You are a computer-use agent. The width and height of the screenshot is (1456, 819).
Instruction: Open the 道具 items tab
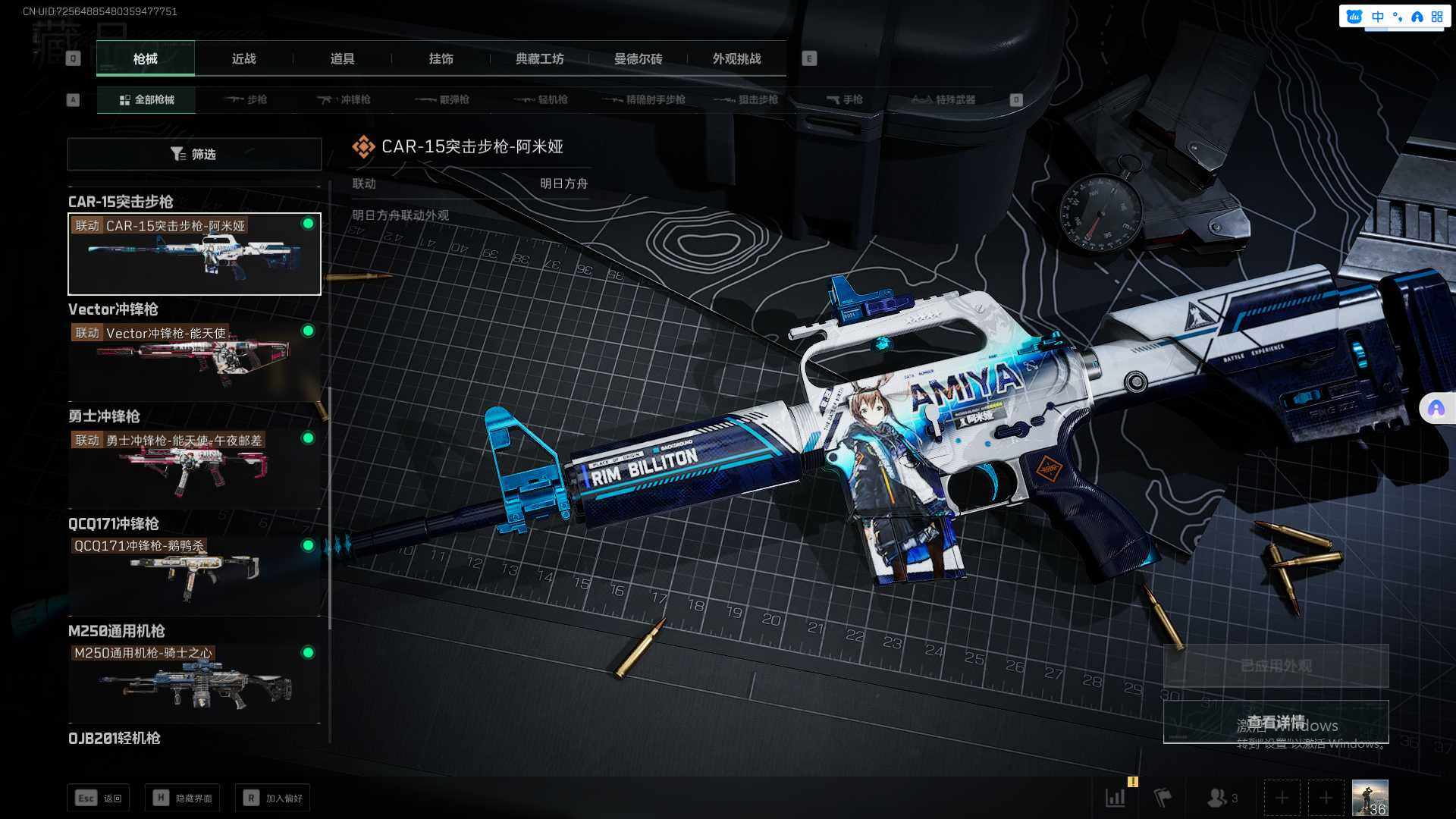(x=342, y=59)
